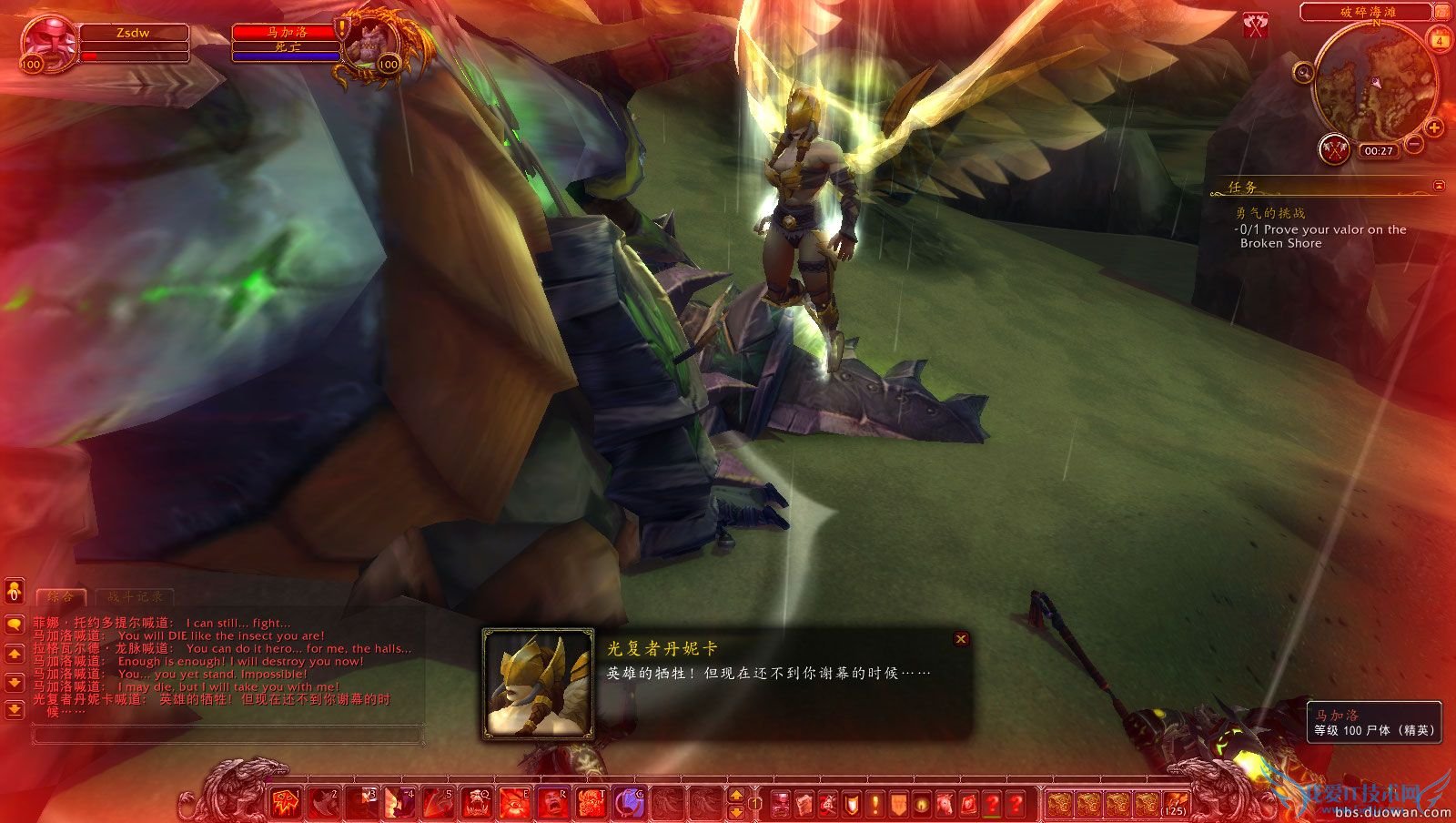Click the crossed-axes battleground icon below the minimap timer
The height and width of the screenshot is (823, 1456).
point(1335,150)
